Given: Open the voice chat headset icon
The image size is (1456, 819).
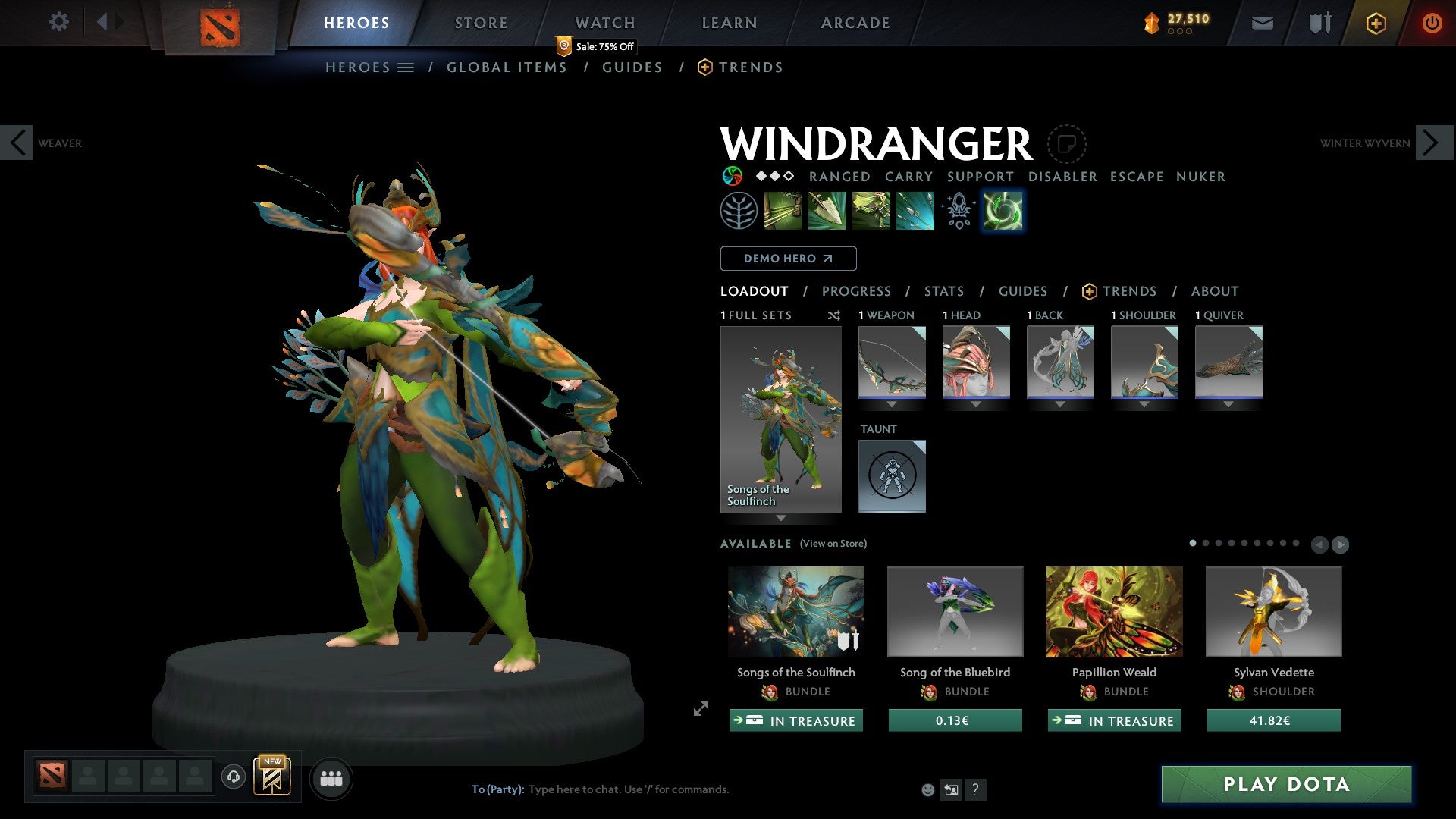Looking at the screenshot, I should (x=234, y=778).
